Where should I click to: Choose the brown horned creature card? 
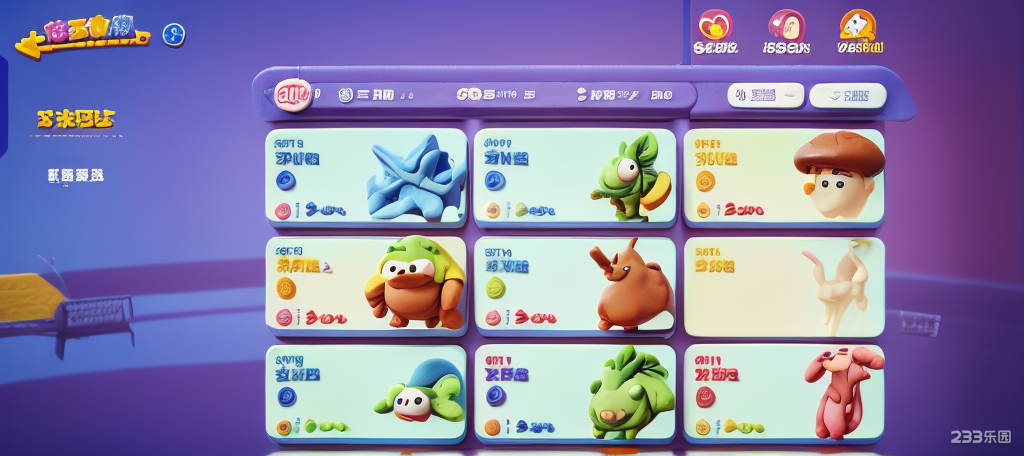(574, 284)
